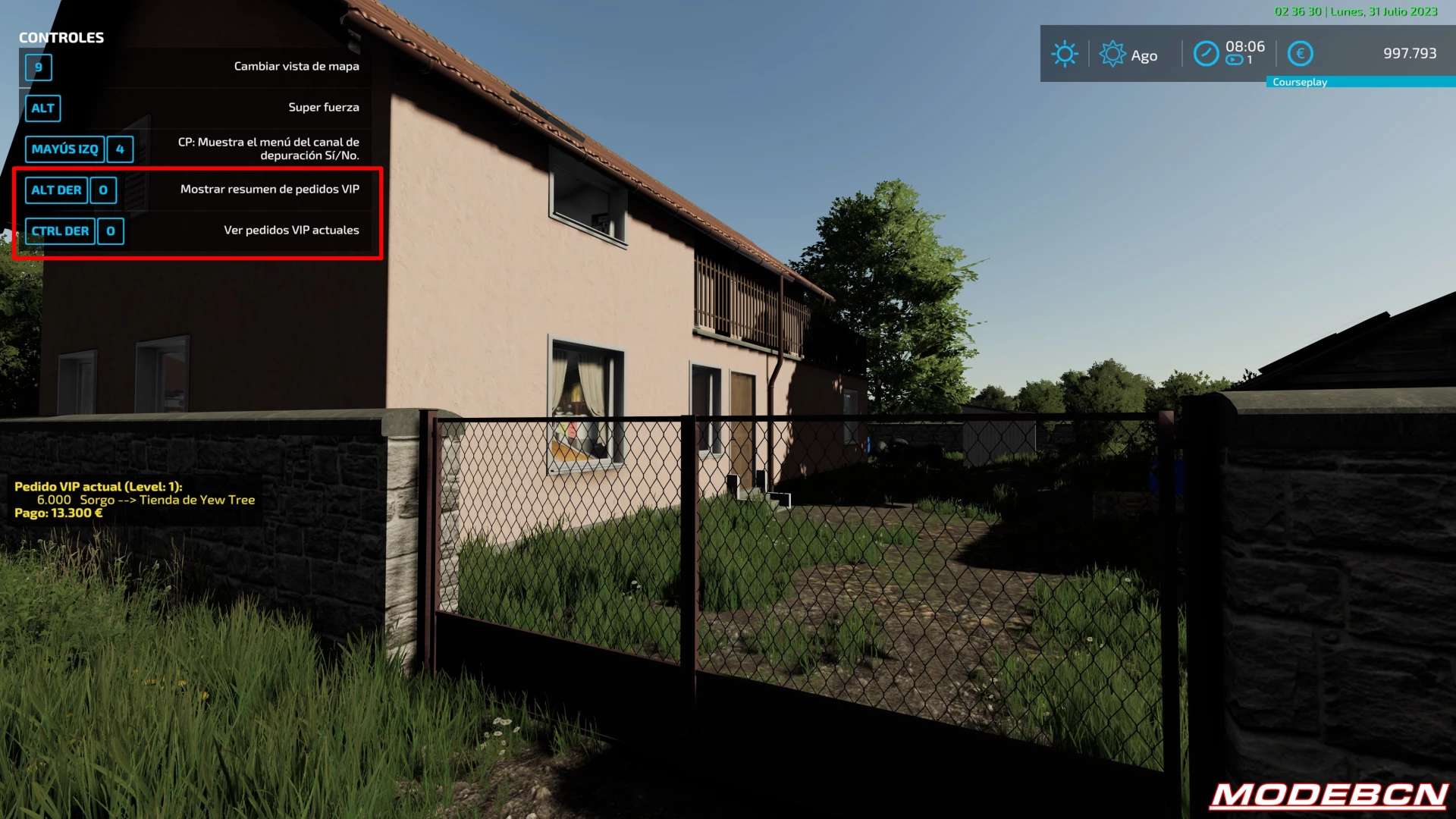Open the current VIP order tracker
1456x819 pixels.
pyautogui.click(x=135, y=500)
